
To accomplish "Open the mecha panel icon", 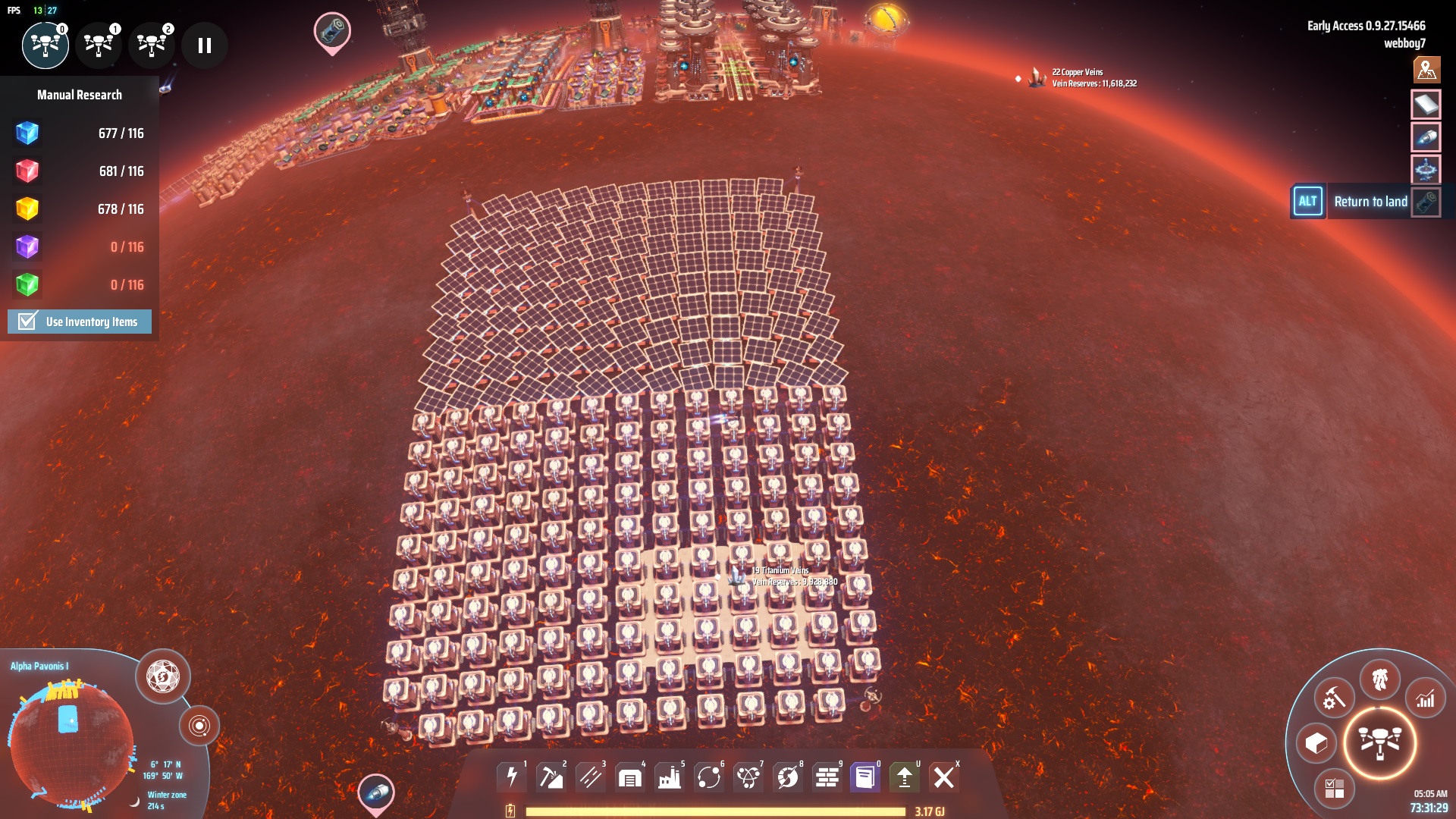I will (1379, 679).
